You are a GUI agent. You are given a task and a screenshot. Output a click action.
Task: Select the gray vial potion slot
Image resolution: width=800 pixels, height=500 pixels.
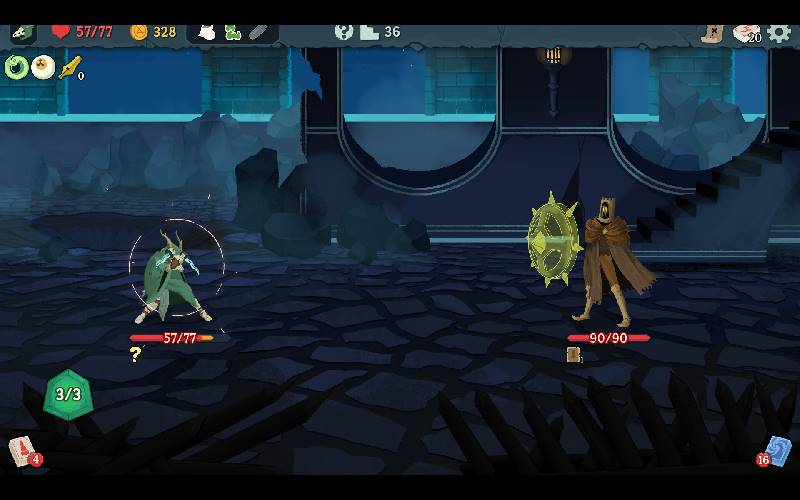coord(258,32)
